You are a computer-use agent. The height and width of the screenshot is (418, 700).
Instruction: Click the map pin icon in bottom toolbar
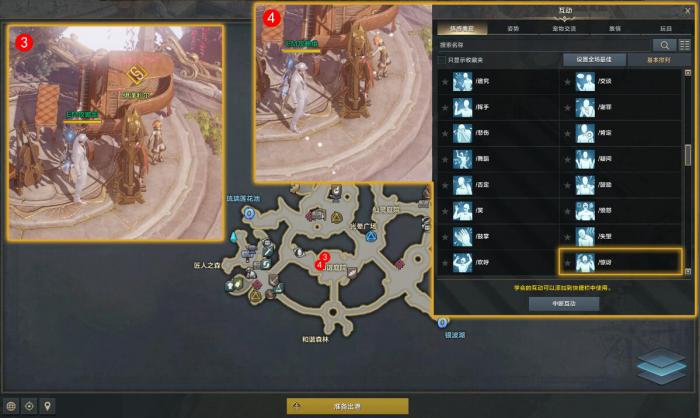tap(47, 406)
